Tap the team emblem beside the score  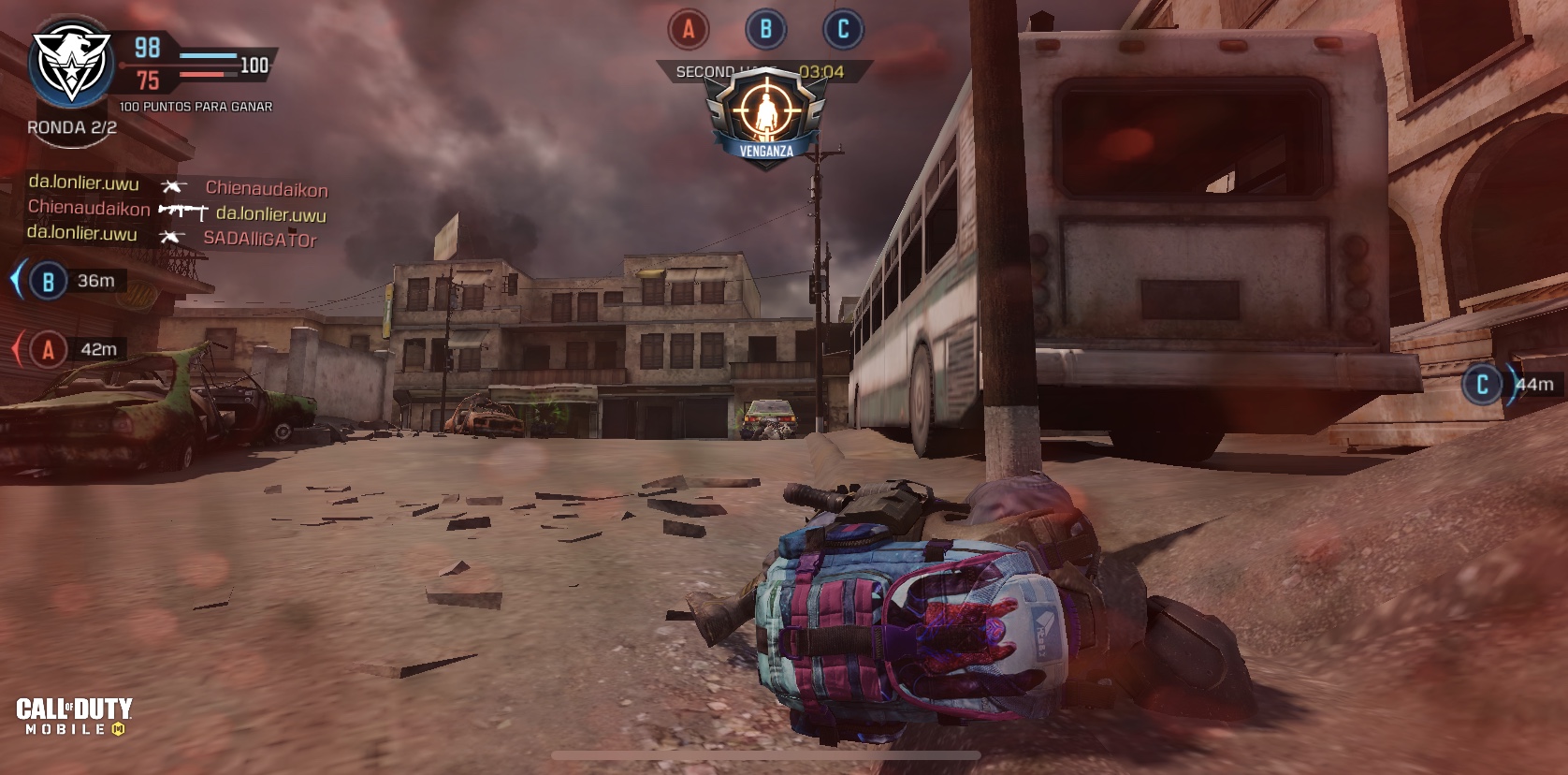click(x=71, y=64)
